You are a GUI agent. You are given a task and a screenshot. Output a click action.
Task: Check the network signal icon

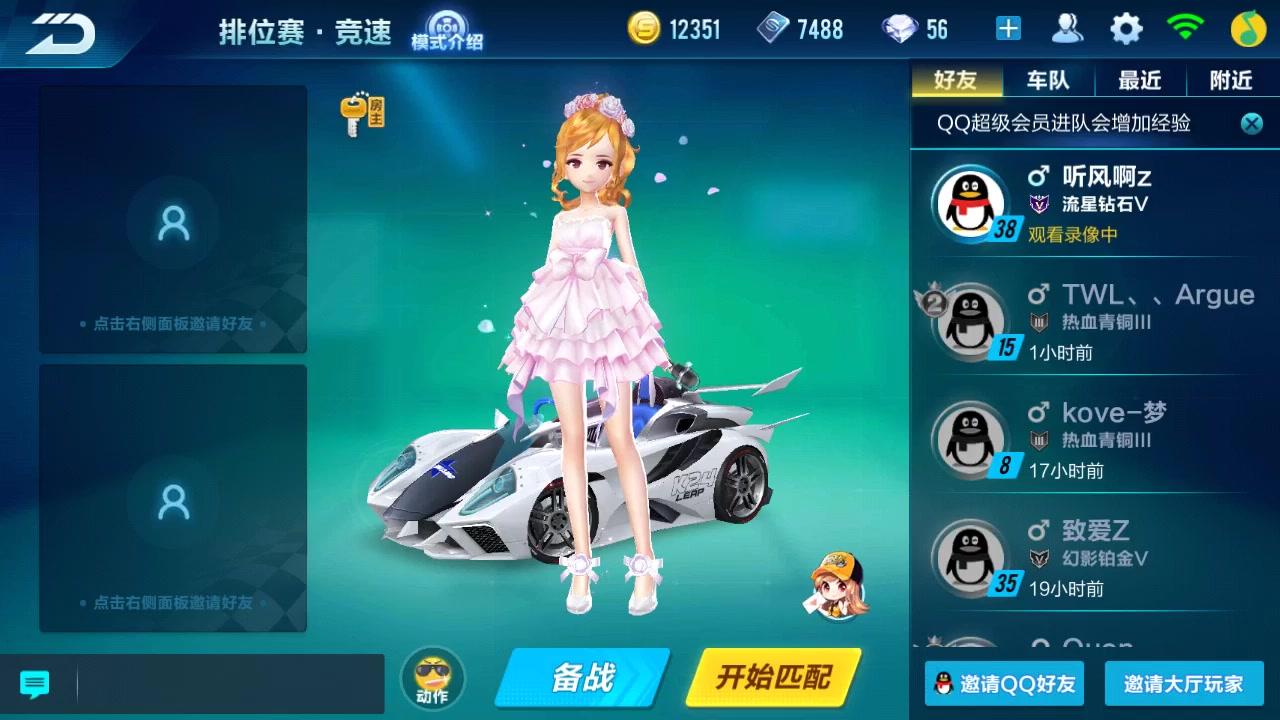[x=1186, y=28]
